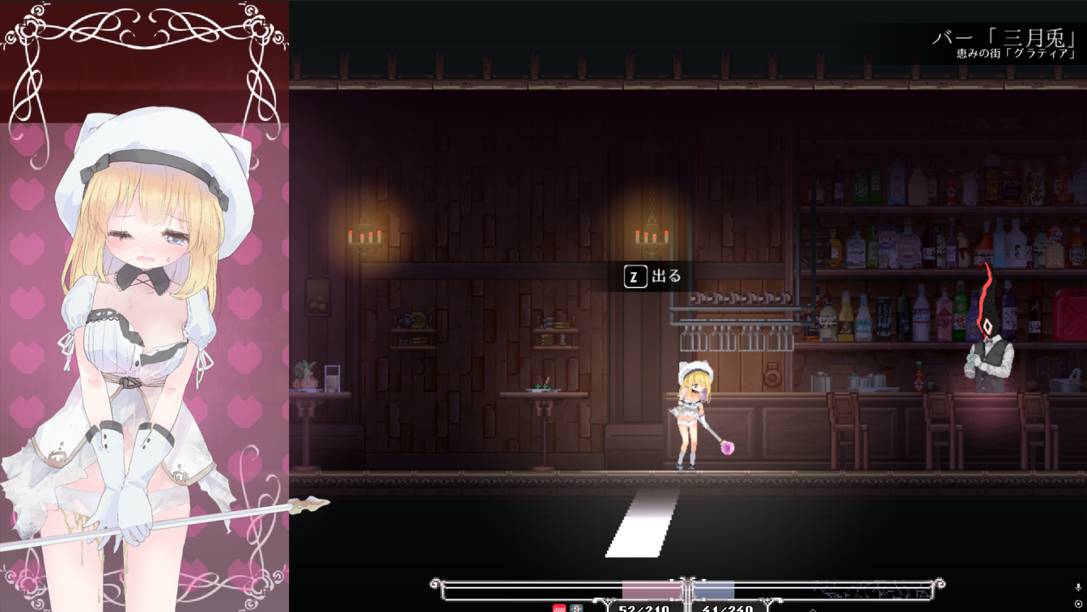Viewport: 1087px width, 612px height.
Task: Click the circular record overlay icon
Action: pos(1078,604)
